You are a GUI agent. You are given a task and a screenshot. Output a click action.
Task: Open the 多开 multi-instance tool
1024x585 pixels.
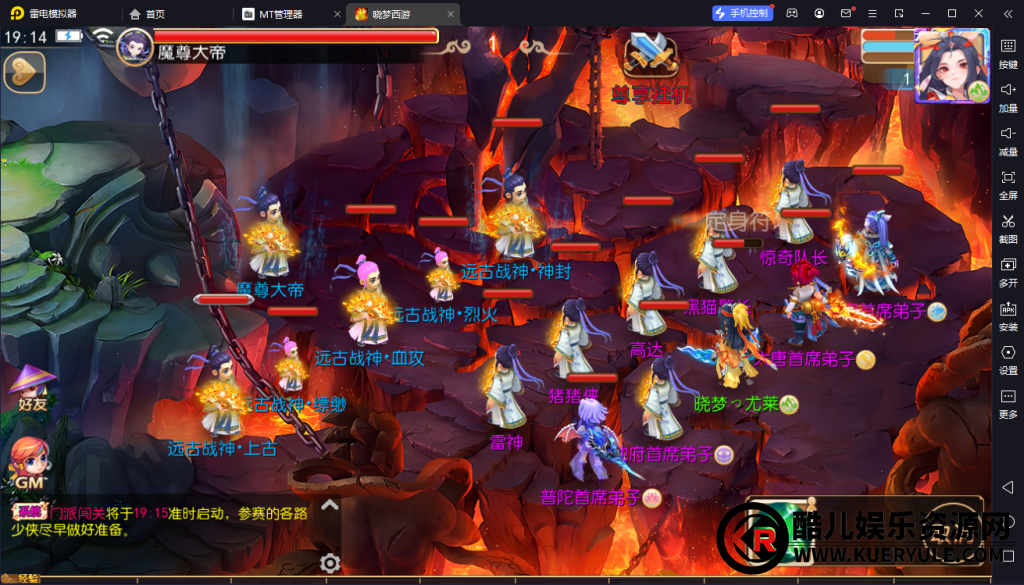[x=1008, y=272]
